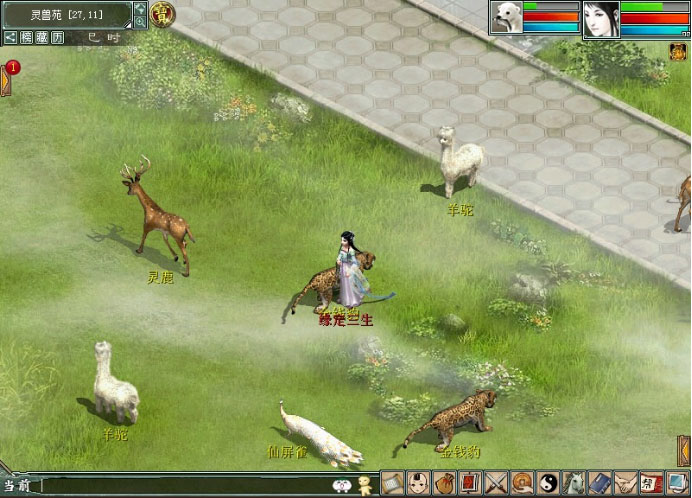Select the female character portrait
Image resolution: width=692 pixels, height=498 pixels.
[601, 19]
